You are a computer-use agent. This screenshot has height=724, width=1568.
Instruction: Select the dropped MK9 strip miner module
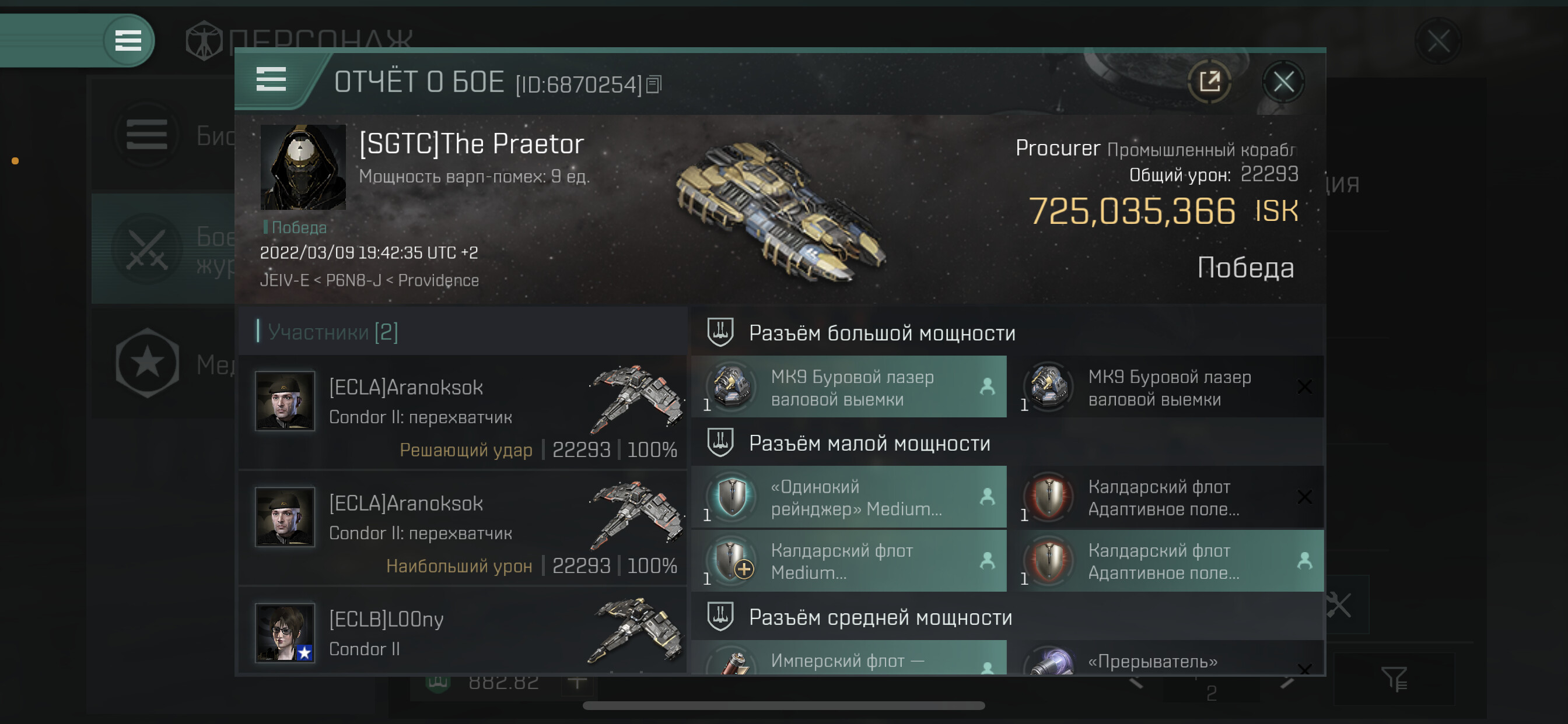(x=849, y=388)
